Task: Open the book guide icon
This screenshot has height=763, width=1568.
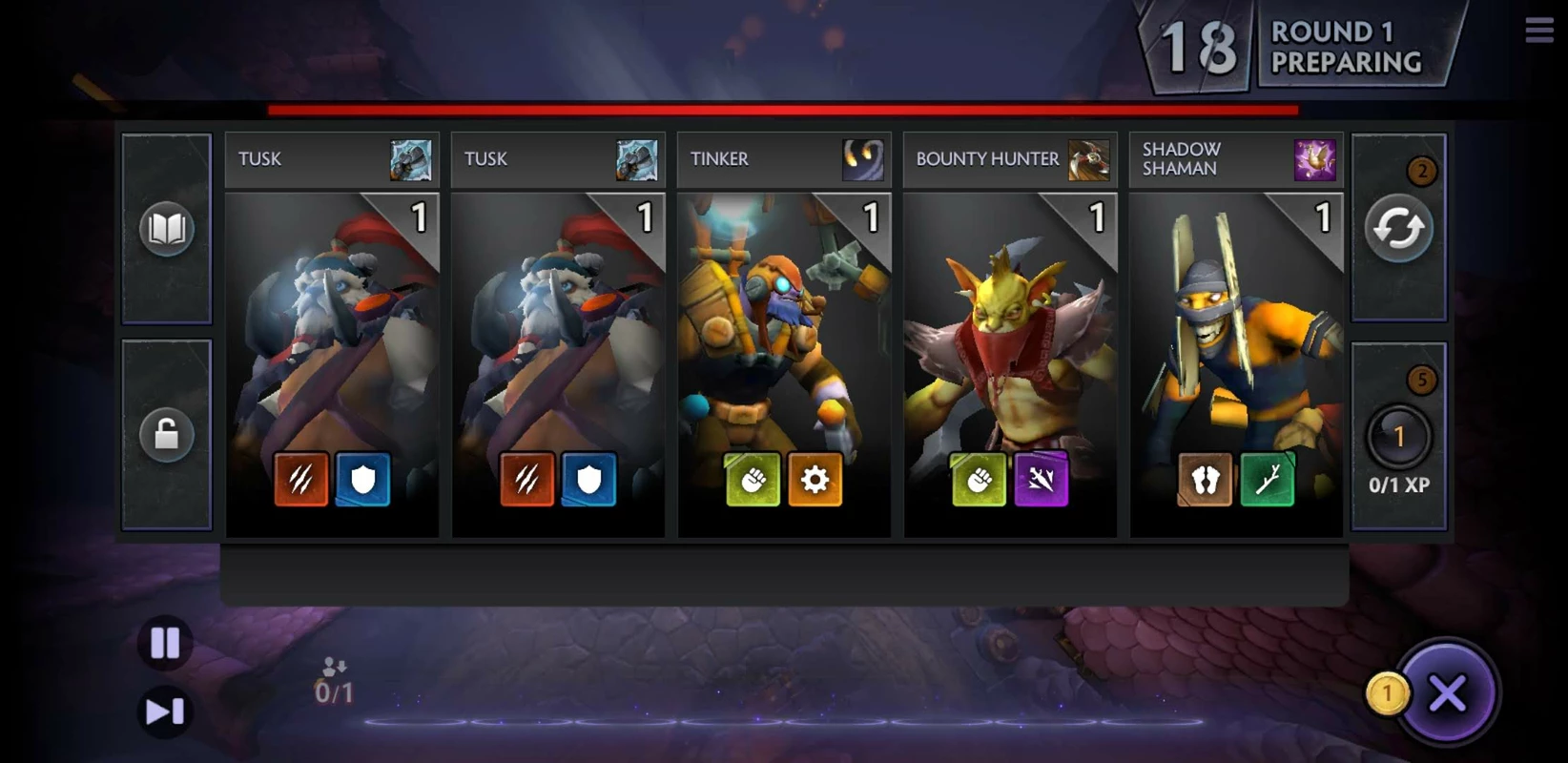Action: (x=167, y=229)
